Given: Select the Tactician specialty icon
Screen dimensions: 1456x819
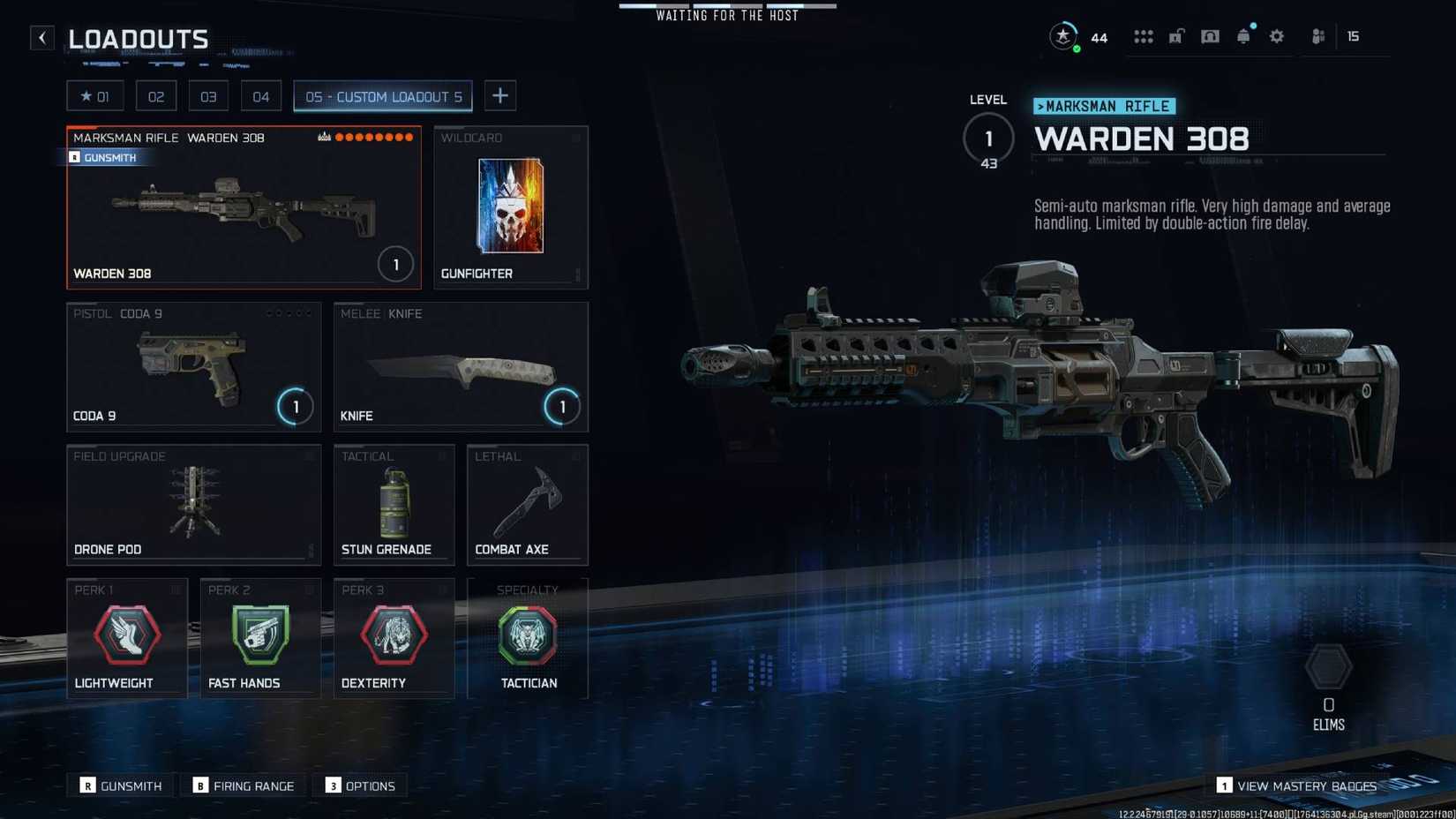Looking at the screenshot, I should (527, 634).
